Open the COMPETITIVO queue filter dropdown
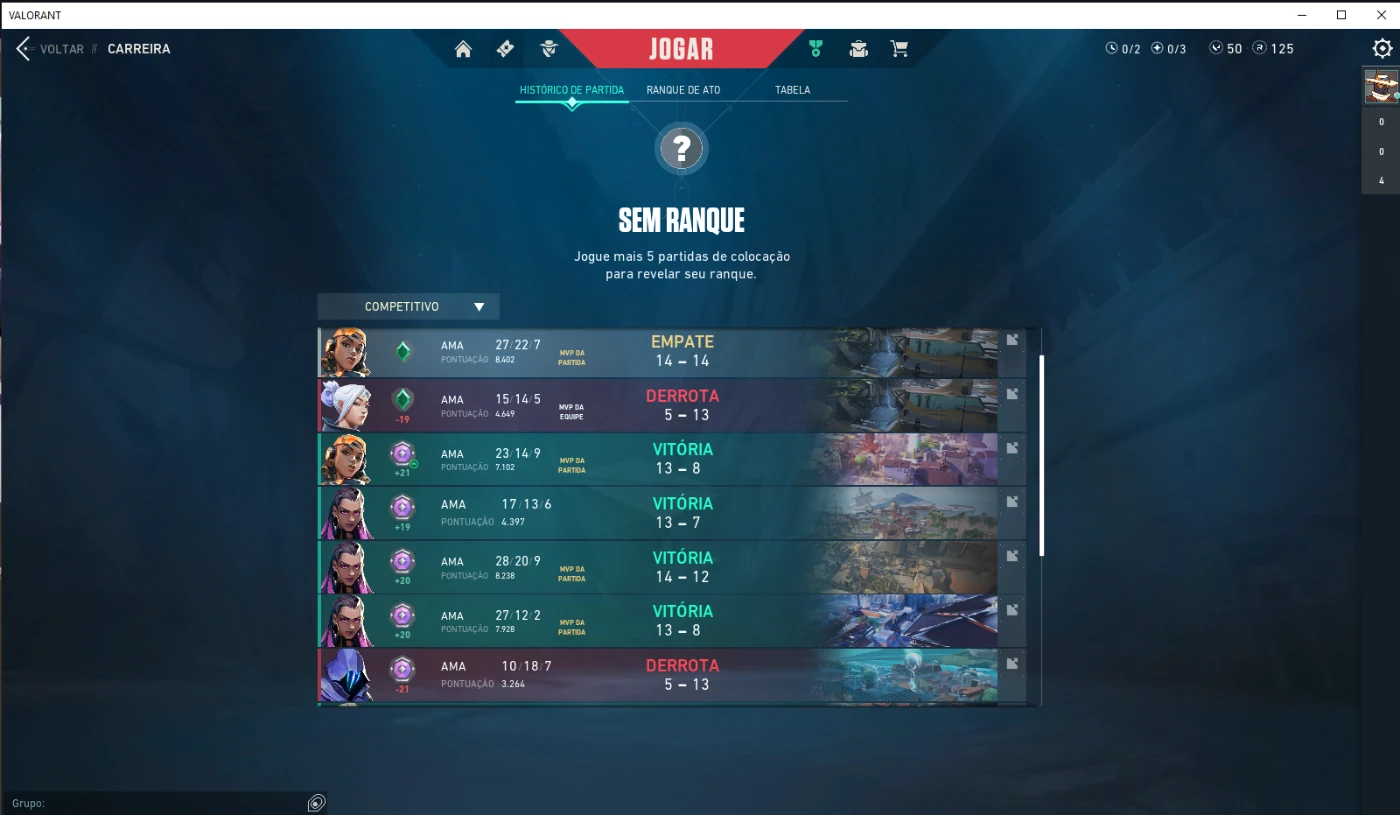This screenshot has width=1400, height=815. coord(407,306)
